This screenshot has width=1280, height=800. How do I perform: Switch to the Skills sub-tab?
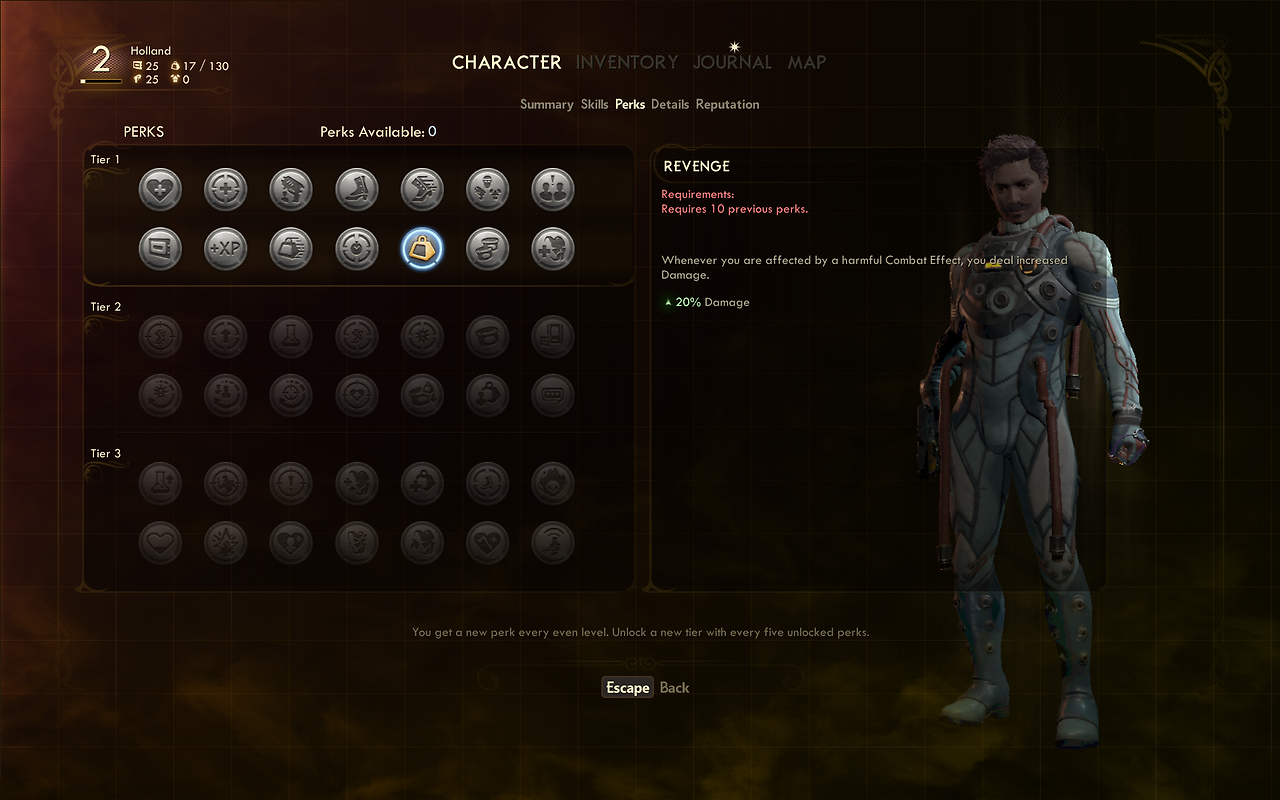(x=594, y=104)
